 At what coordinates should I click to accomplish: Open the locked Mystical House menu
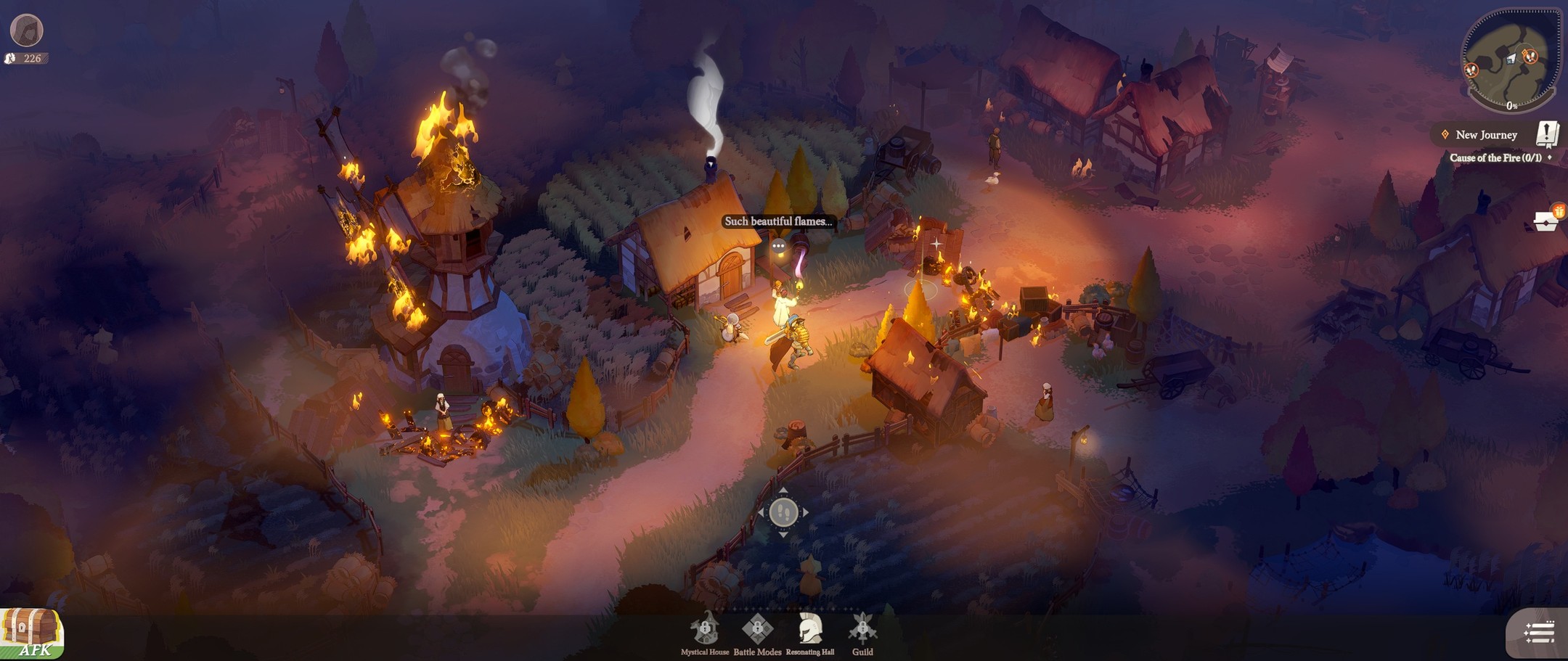pyautogui.click(x=705, y=629)
